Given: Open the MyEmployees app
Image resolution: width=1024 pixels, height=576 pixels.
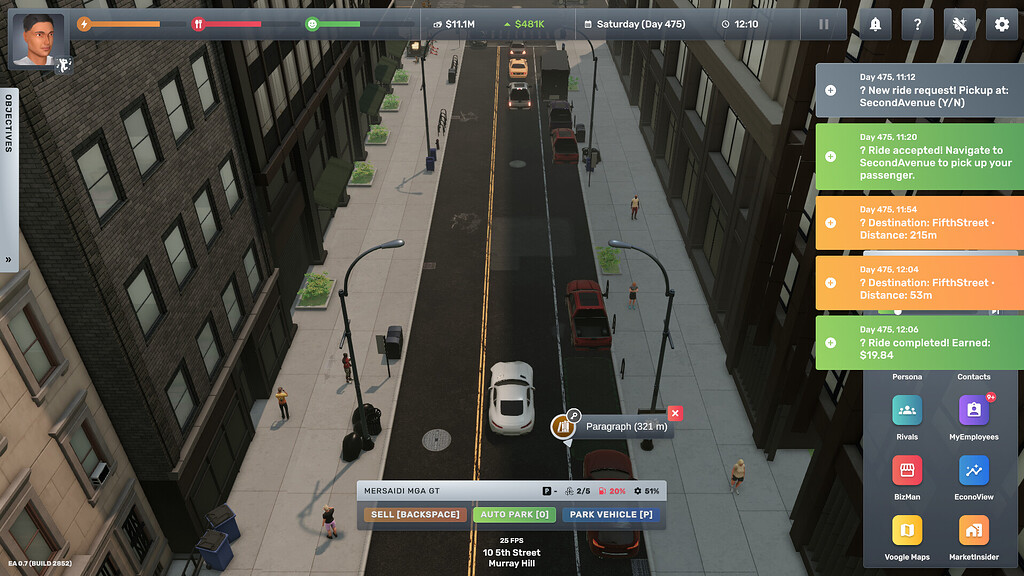Looking at the screenshot, I should click(x=974, y=412).
